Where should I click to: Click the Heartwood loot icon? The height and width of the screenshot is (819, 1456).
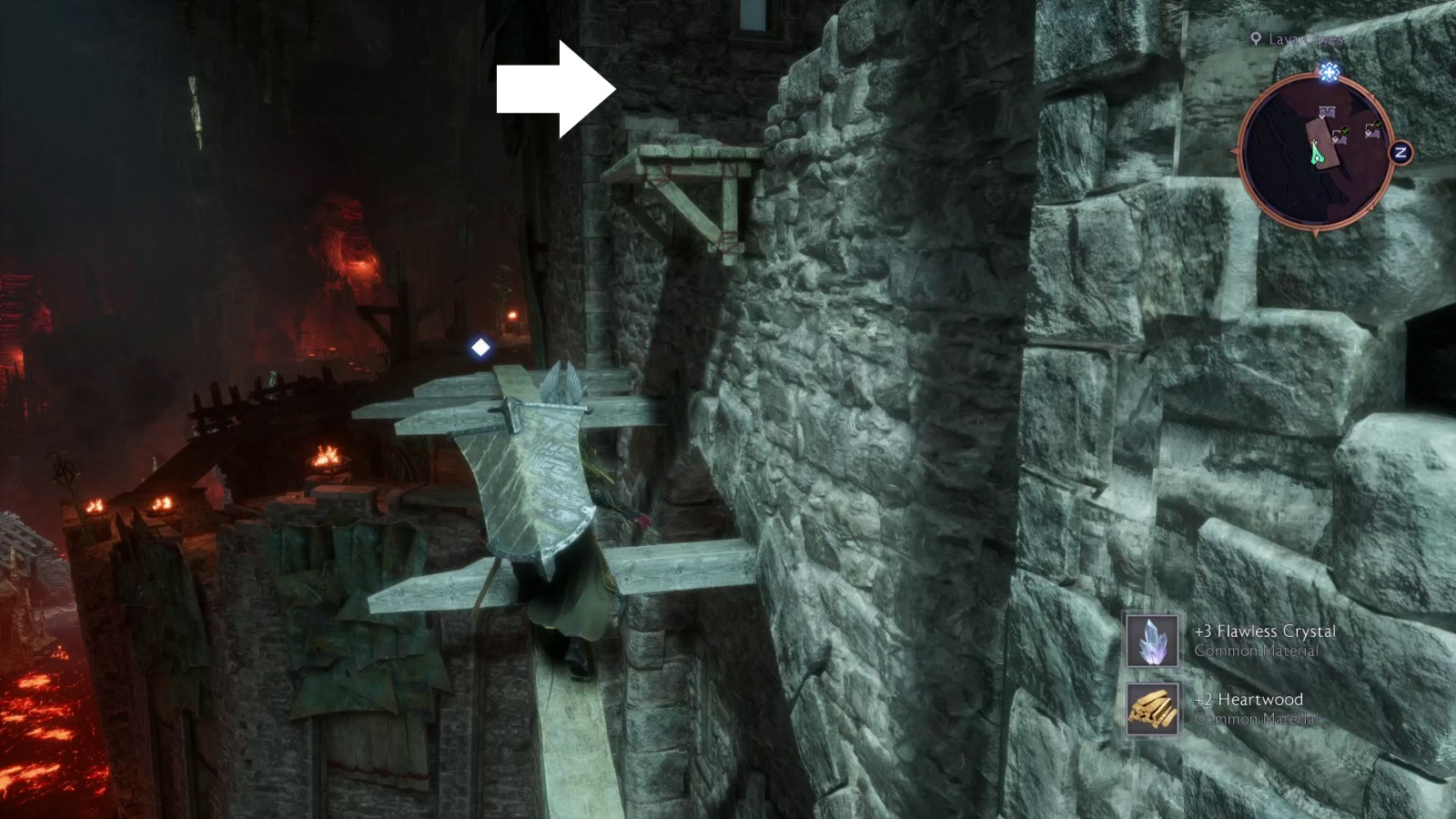pyautogui.click(x=1151, y=709)
